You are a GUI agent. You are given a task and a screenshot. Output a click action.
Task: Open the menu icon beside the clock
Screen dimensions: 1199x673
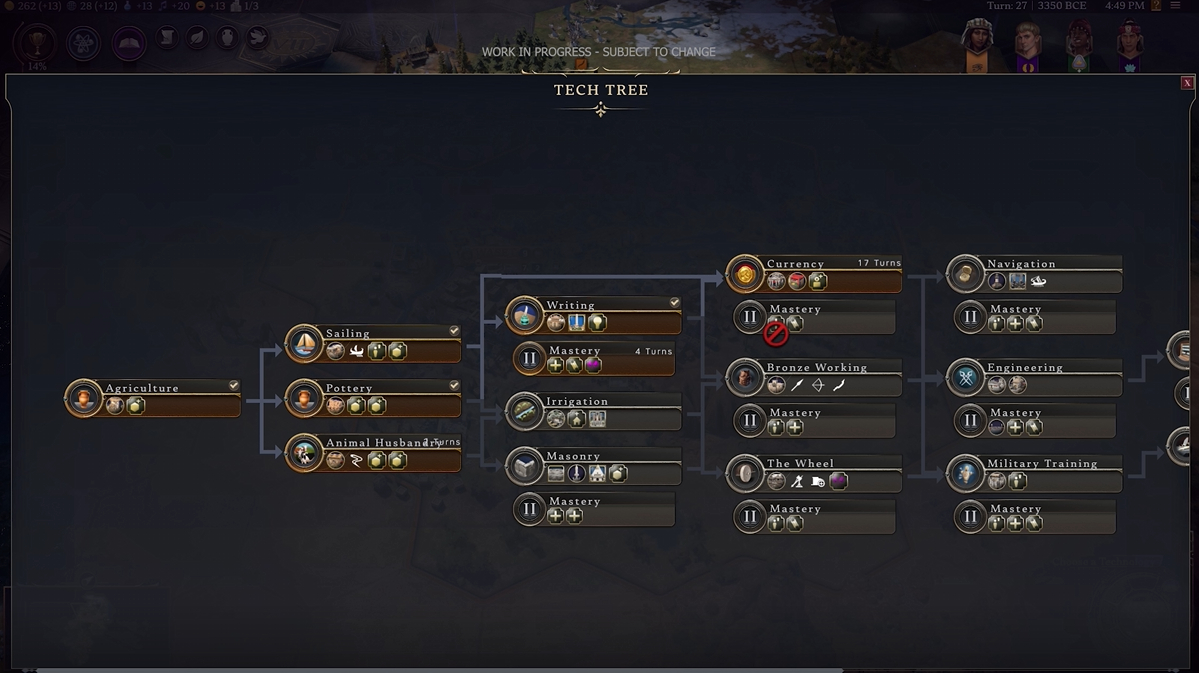1177,6
